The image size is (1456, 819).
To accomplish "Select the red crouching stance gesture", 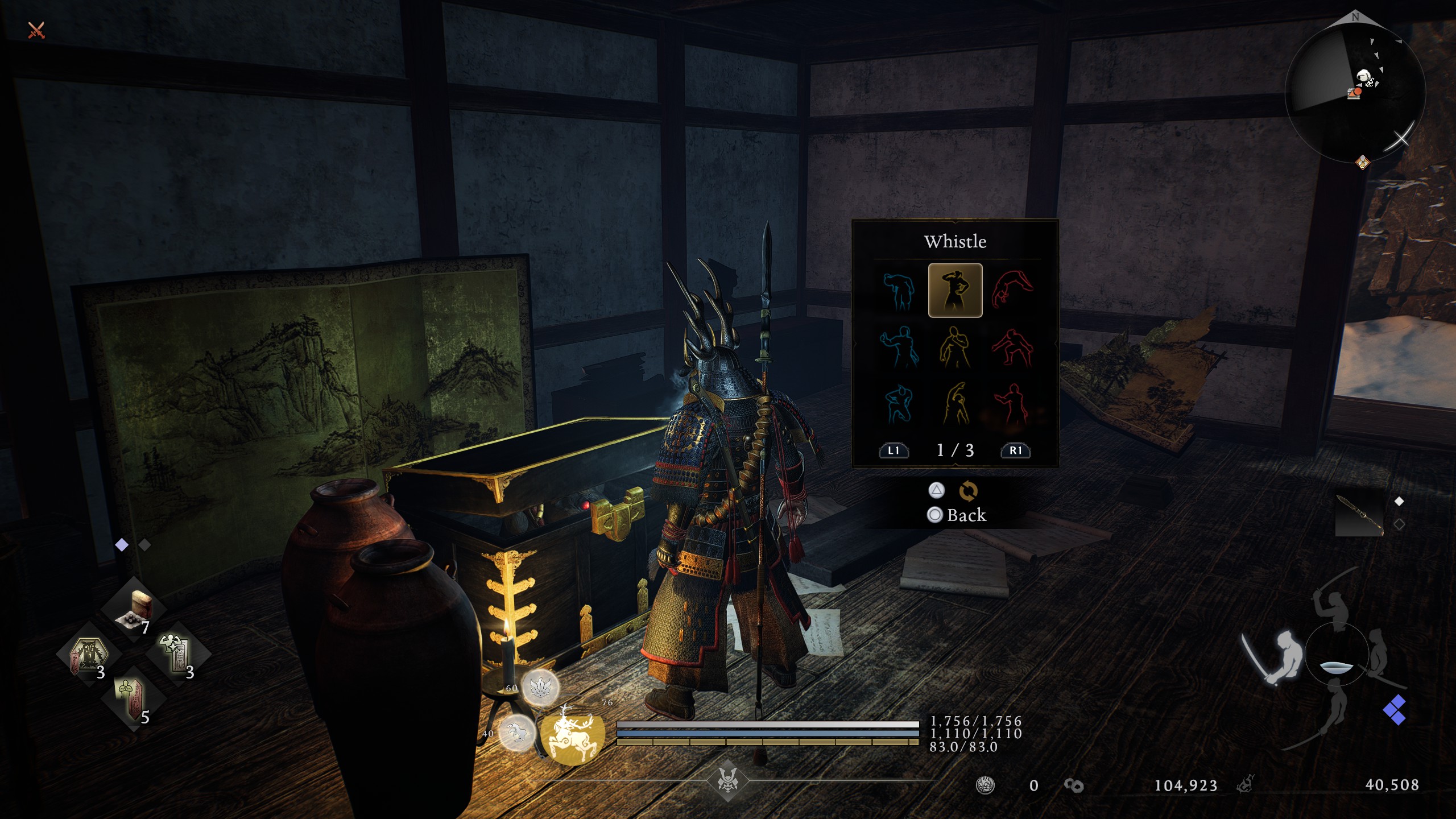I will [1011, 347].
